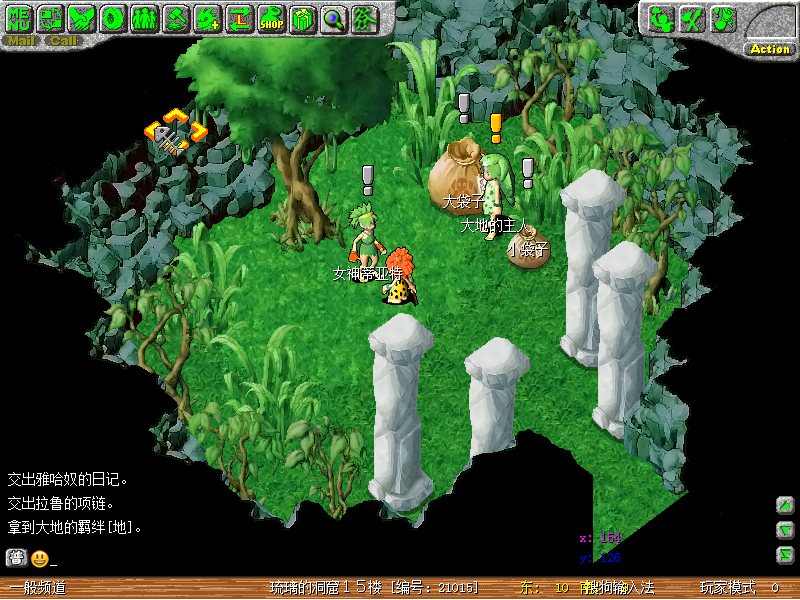Open the green gift box icon
The image size is (800, 600).
(302, 17)
